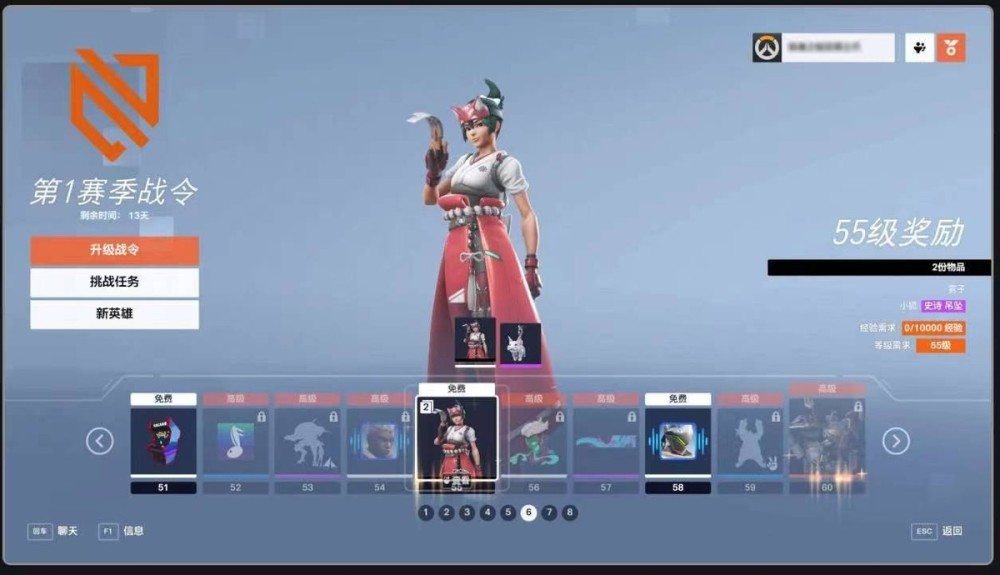The image size is (1000, 575).
Task: Preview the fox charm item thumbnail
Action: tap(520, 342)
